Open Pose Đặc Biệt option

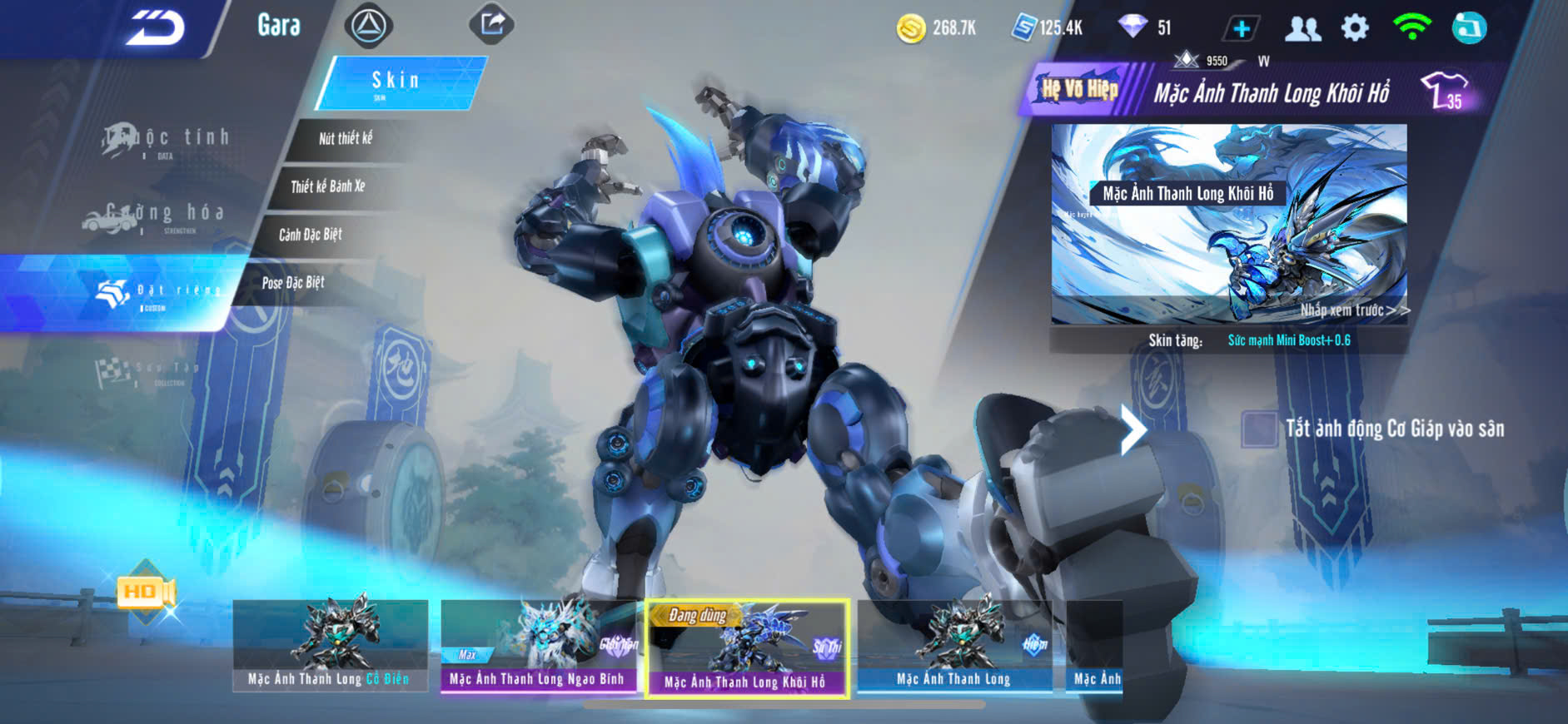[x=293, y=283]
